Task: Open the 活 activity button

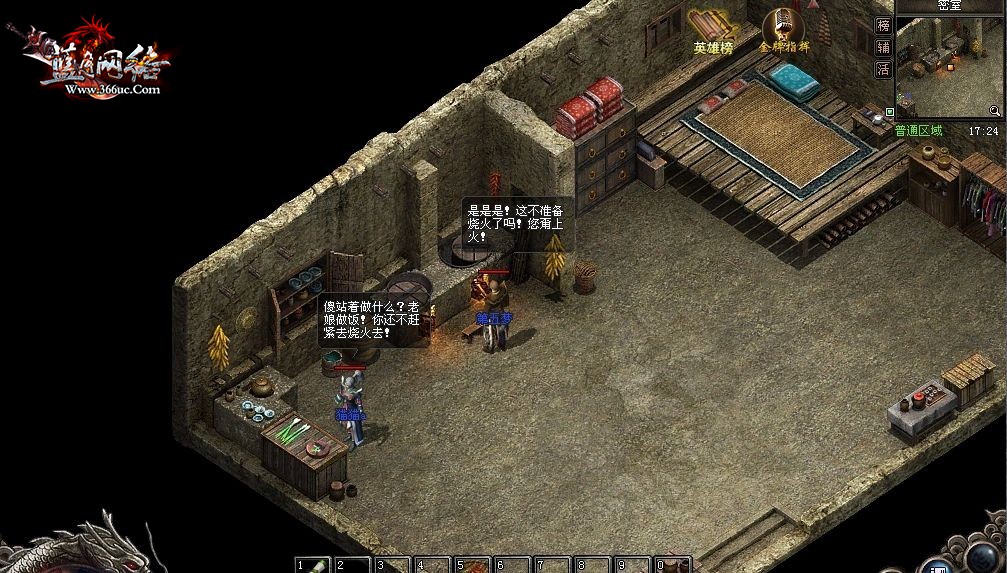Action: [883, 69]
